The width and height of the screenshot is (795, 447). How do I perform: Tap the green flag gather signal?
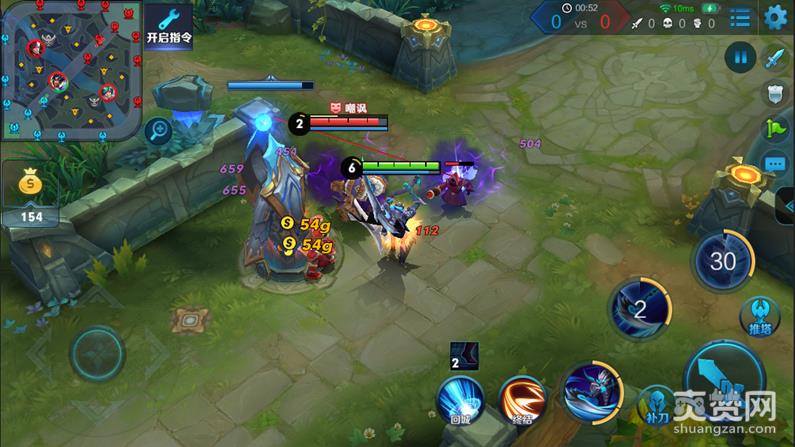coord(776,128)
